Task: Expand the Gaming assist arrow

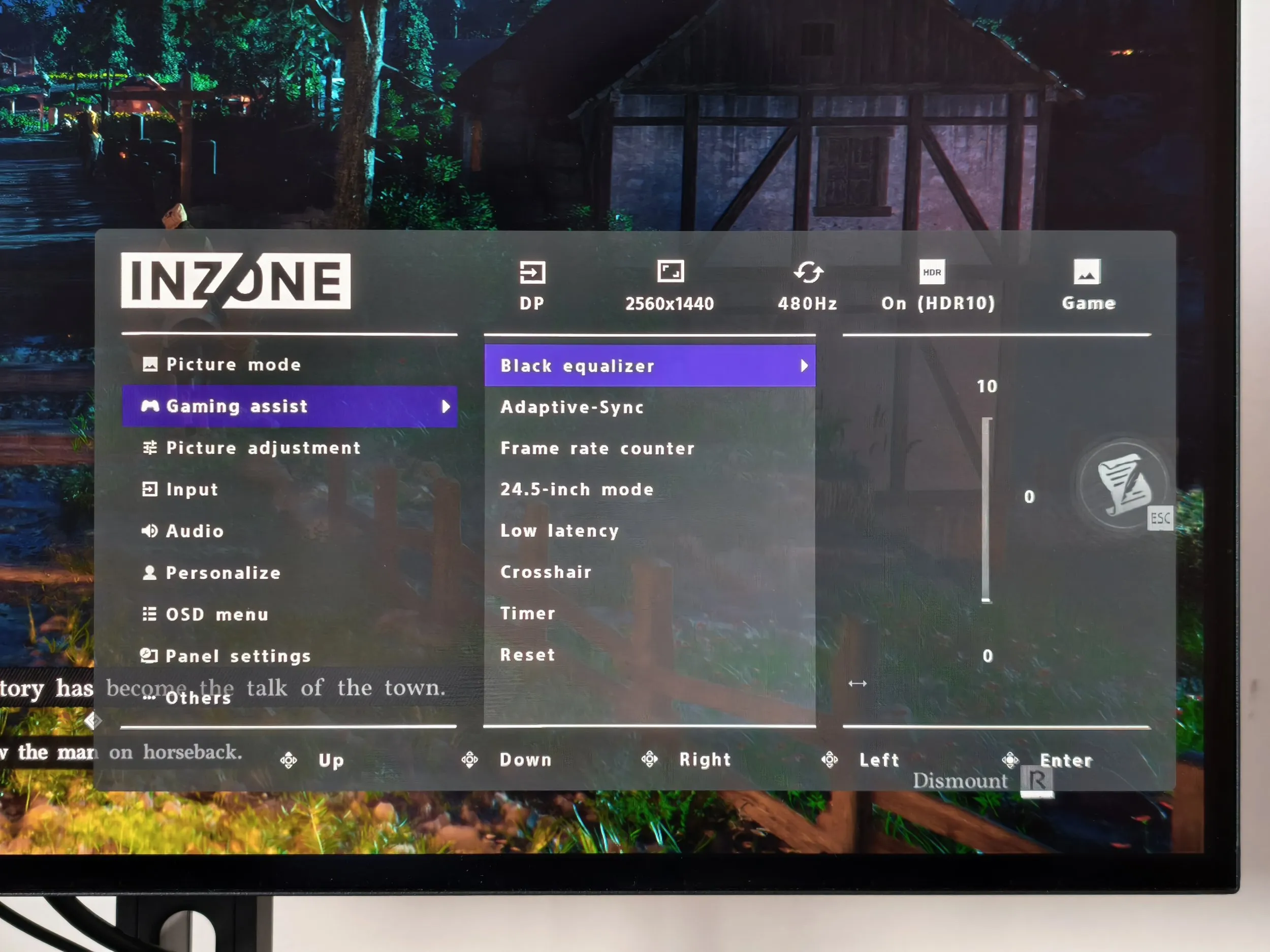Action: pyautogui.click(x=447, y=406)
